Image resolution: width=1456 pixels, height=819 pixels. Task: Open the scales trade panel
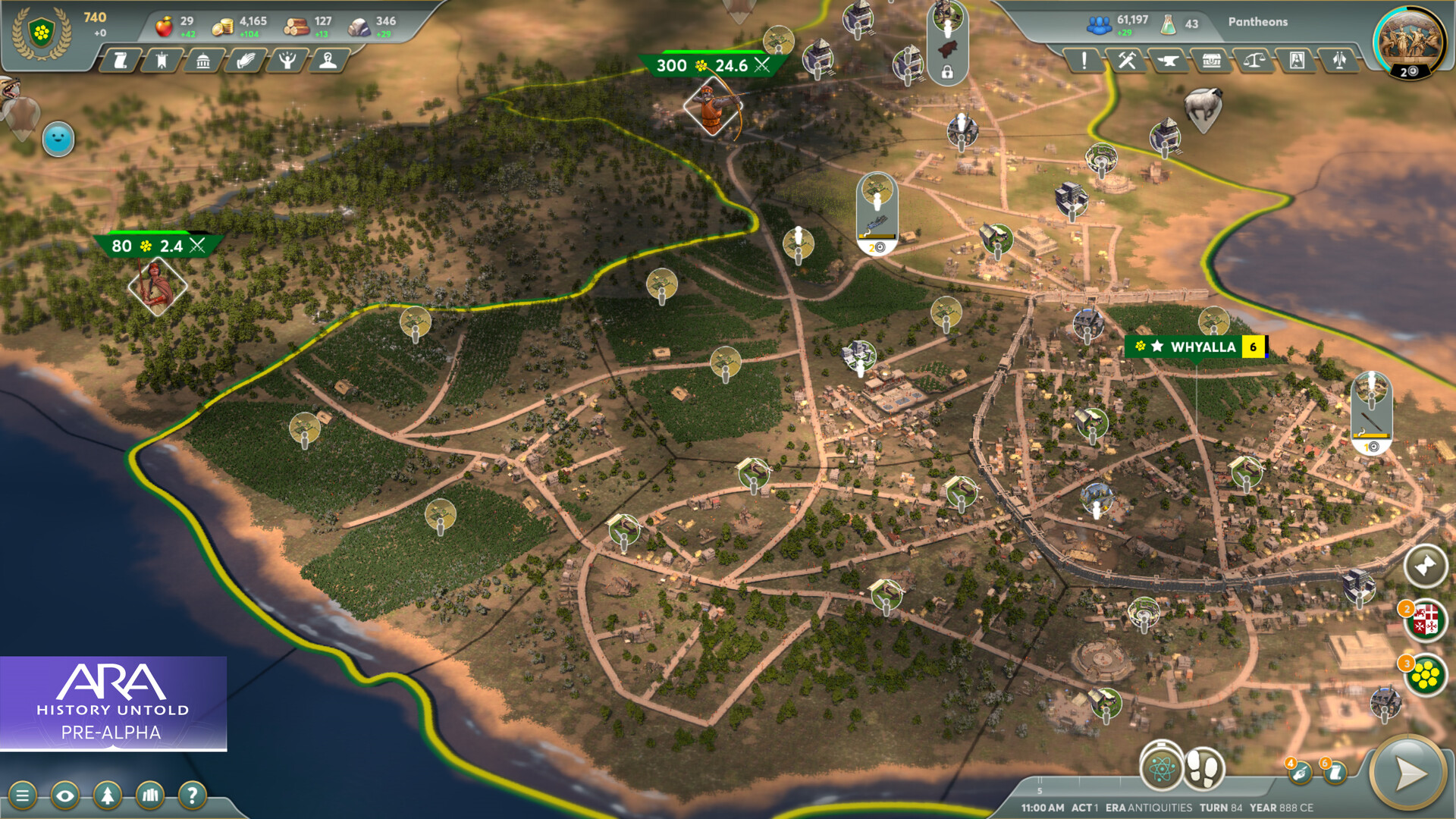(1253, 61)
